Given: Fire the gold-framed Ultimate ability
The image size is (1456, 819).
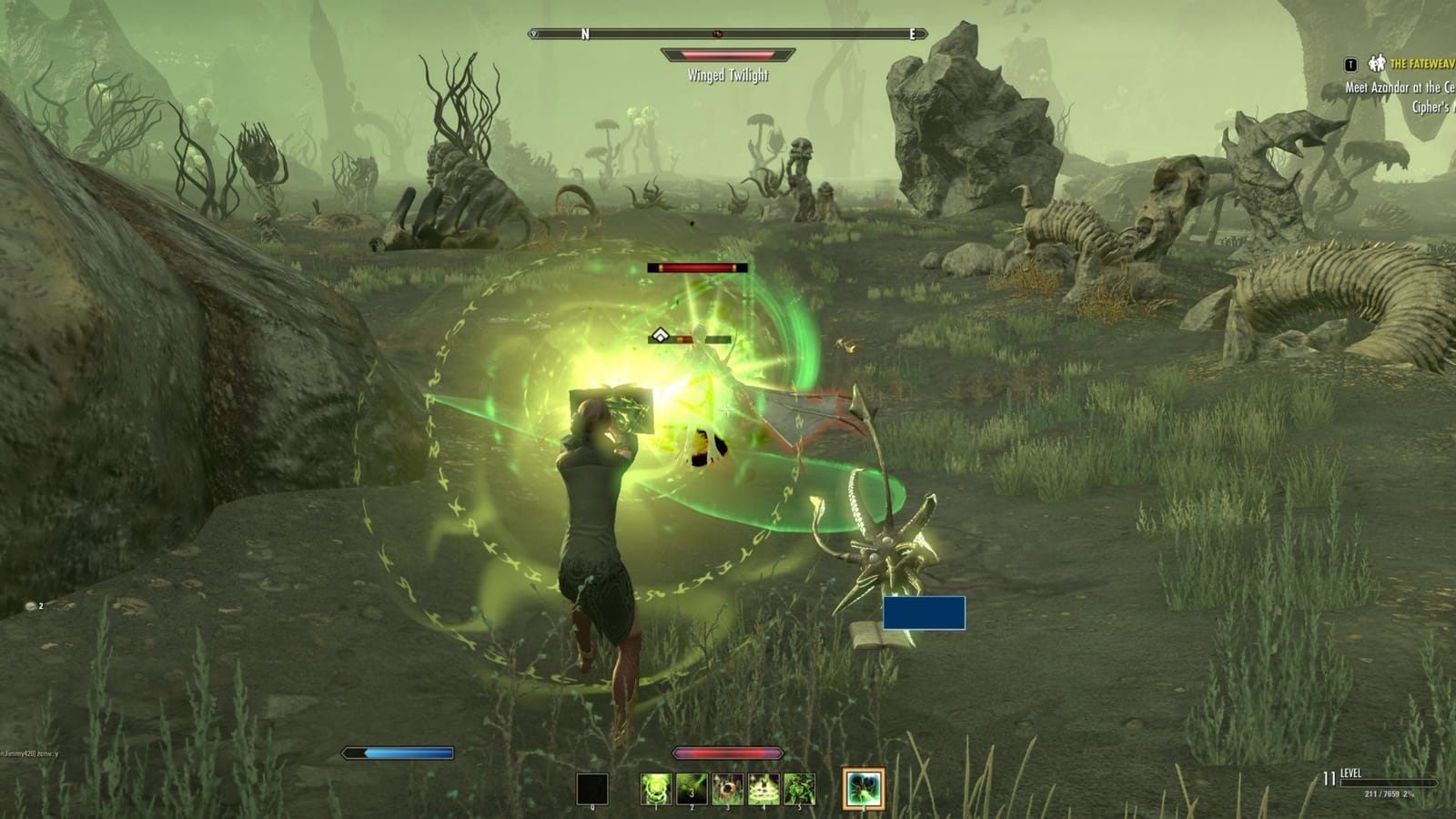Looking at the screenshot, I should (x=864, y=787).
